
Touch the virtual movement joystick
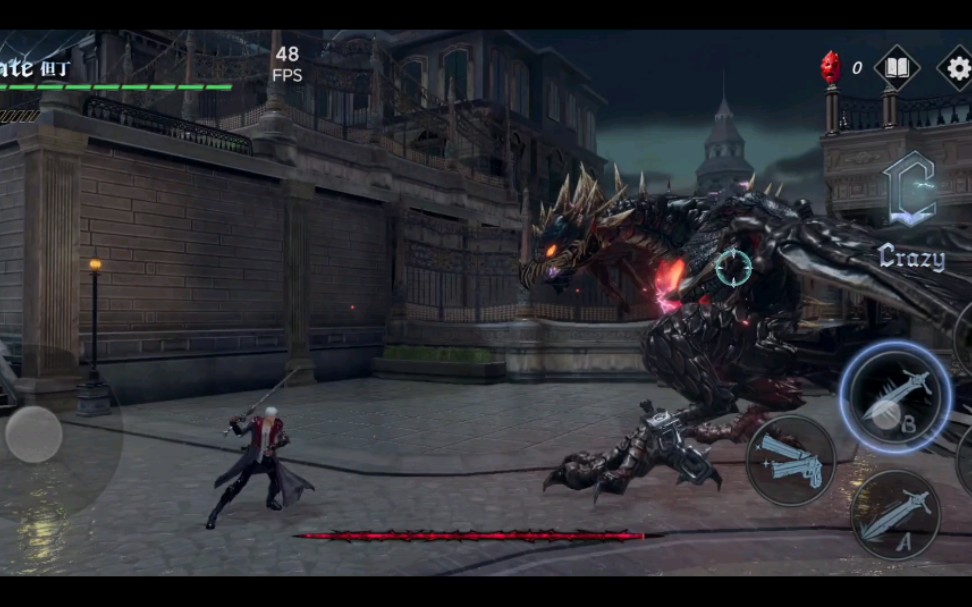(34, 435)
